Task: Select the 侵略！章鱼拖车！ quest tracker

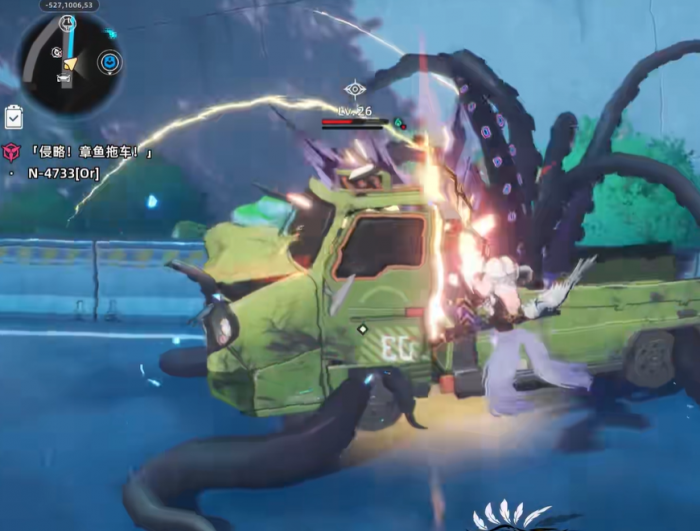Action: [92, 152]
